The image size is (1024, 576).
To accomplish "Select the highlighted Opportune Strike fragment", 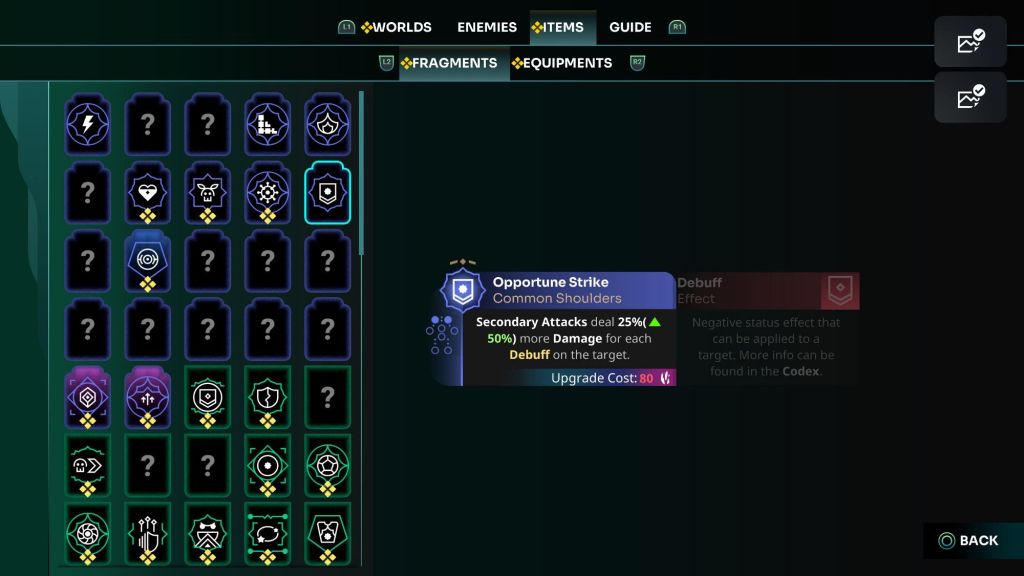I will click(327, 191).
